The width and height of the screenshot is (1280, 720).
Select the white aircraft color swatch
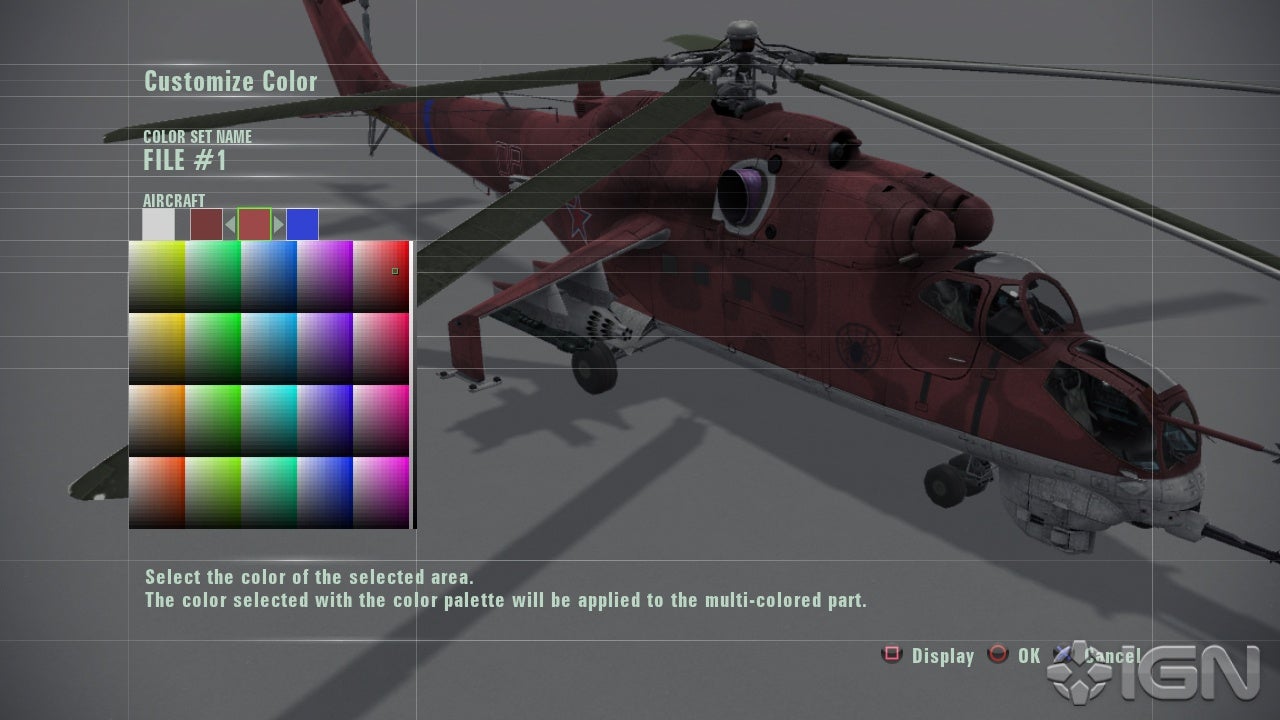click(x=158, y=224)
